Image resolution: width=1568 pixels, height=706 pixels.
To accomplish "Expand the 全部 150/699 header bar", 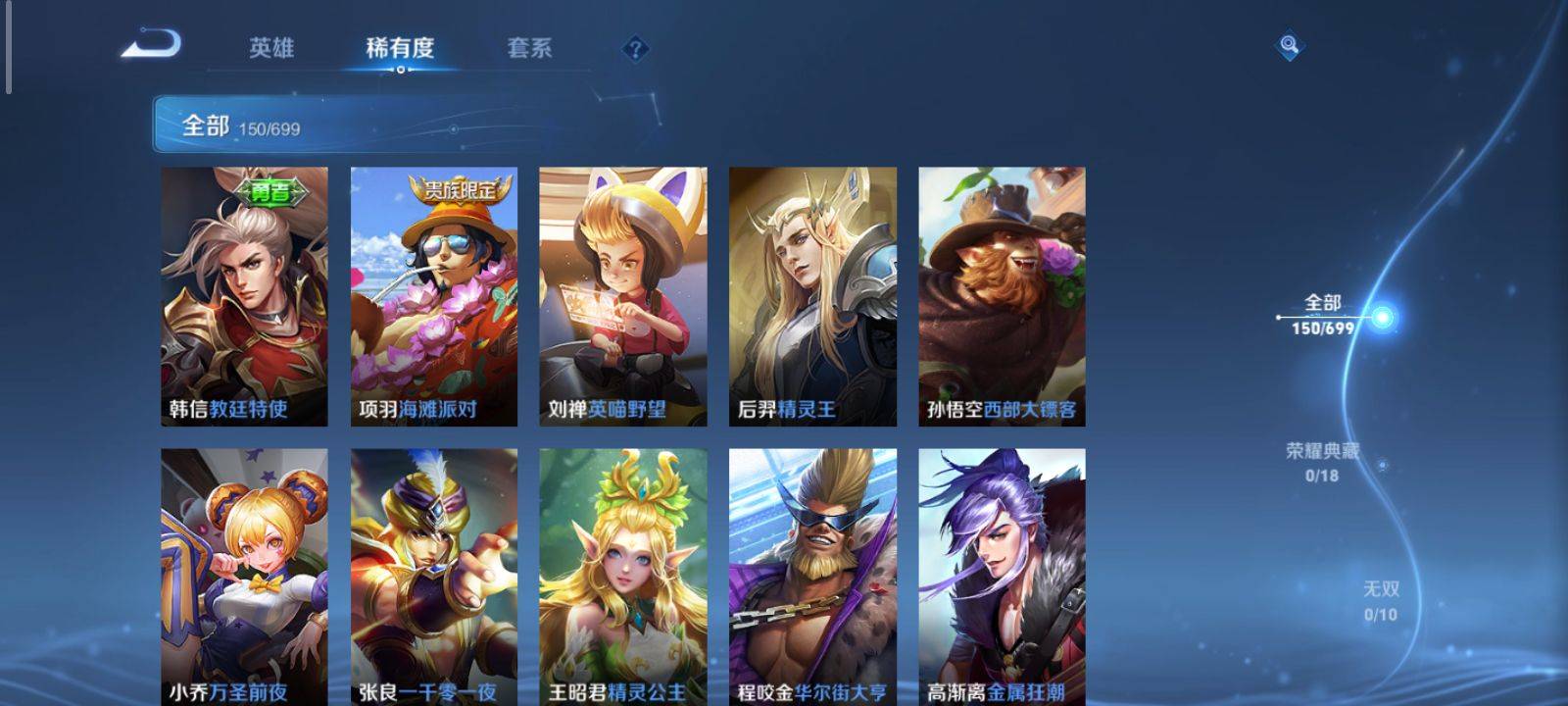I will tap(392, 126).
